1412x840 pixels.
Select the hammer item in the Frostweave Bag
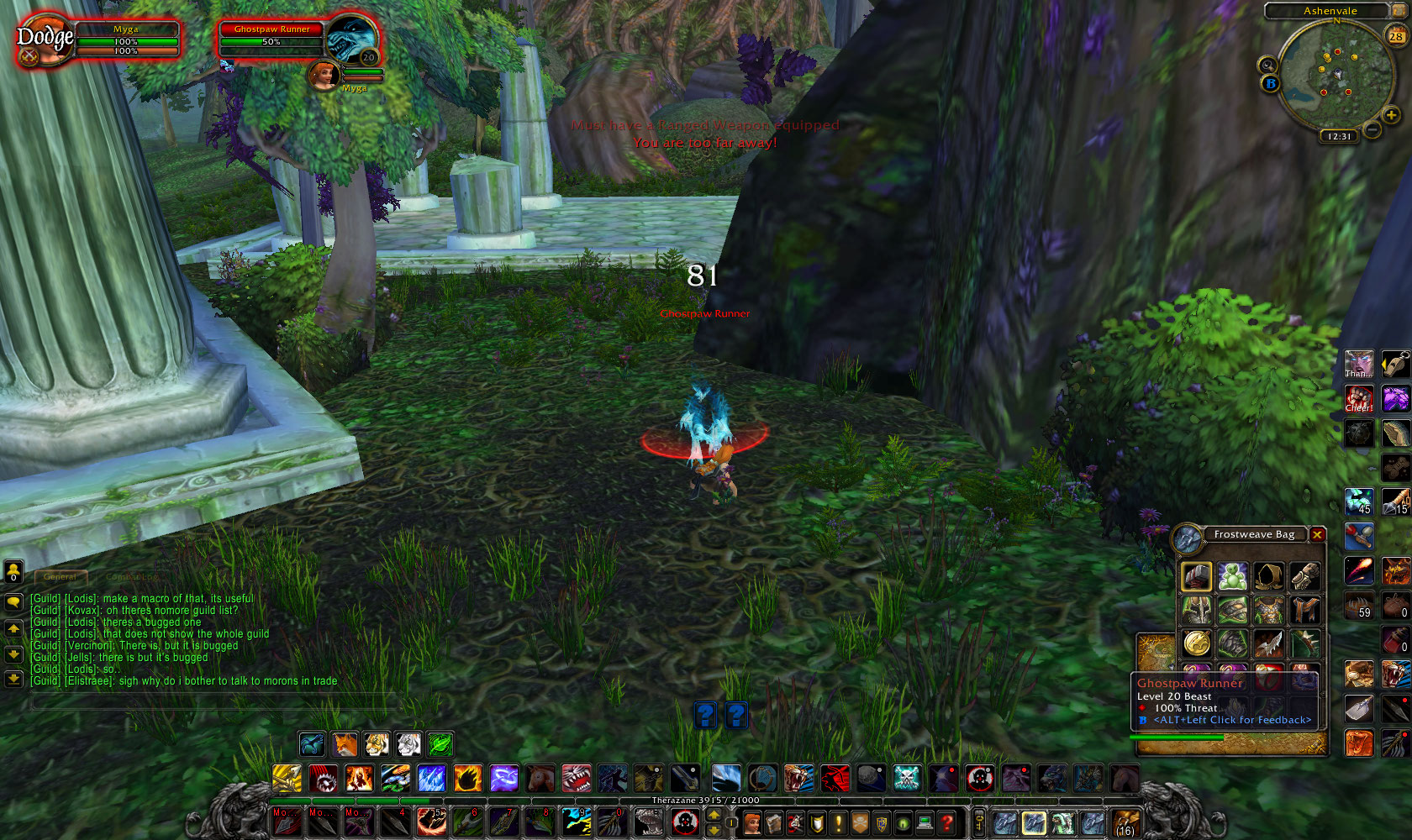1196,576
